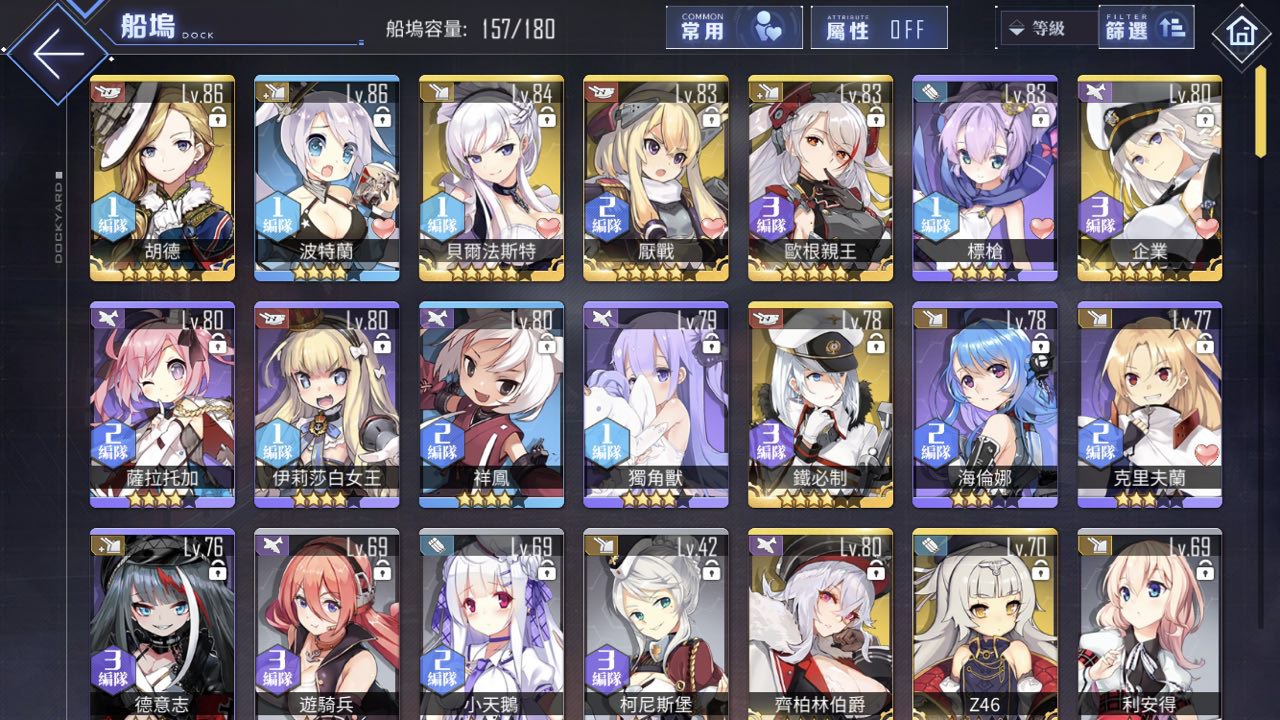Select the 伊莉莎白女王 ship card
The width and height of the screenshot is (1280, 720).
(326, 404)
